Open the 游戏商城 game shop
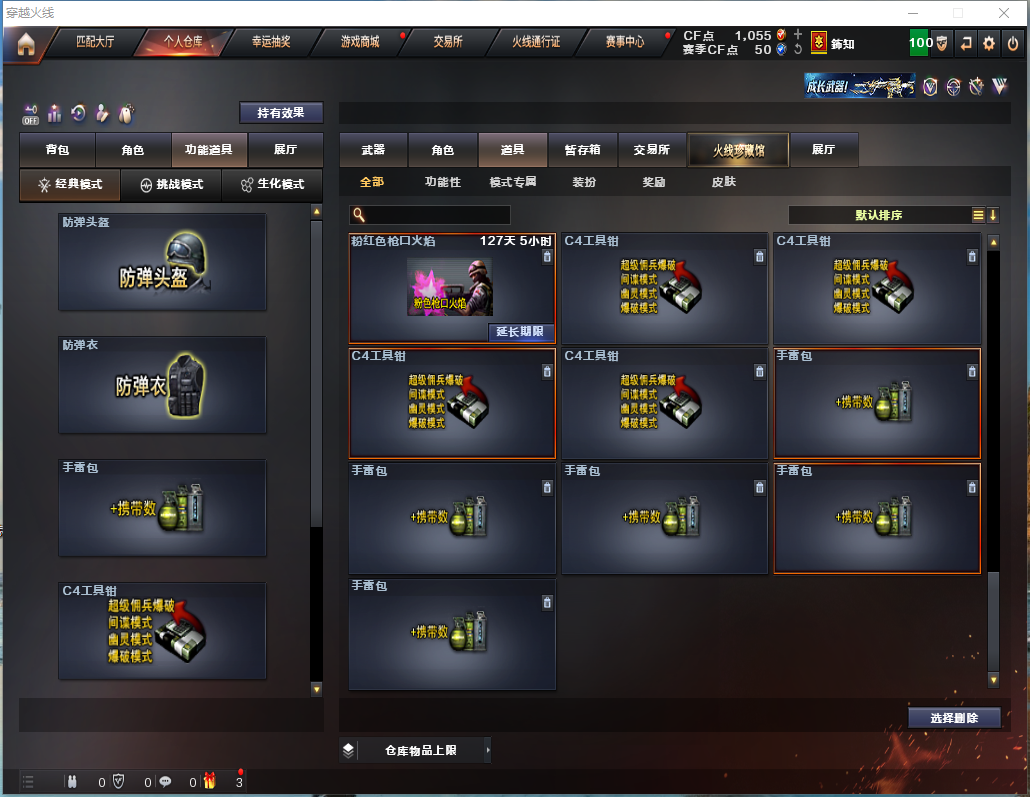This screenshot has height=797, width=1030. pos(360,42)
